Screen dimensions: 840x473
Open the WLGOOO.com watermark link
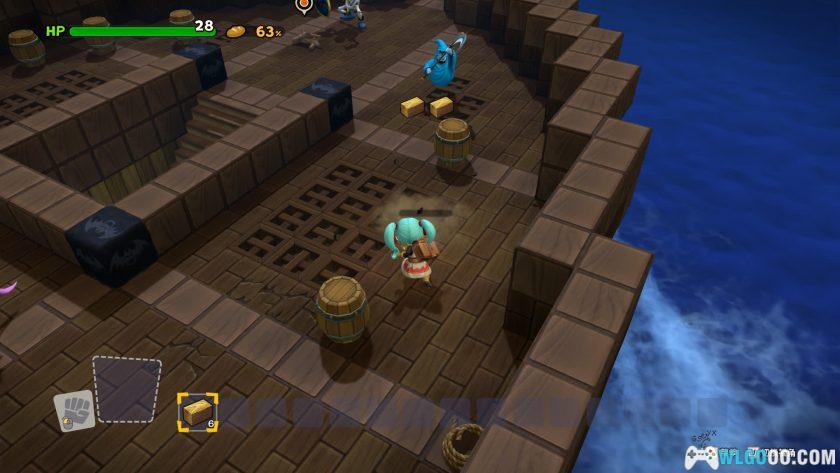tap(754, 456)
